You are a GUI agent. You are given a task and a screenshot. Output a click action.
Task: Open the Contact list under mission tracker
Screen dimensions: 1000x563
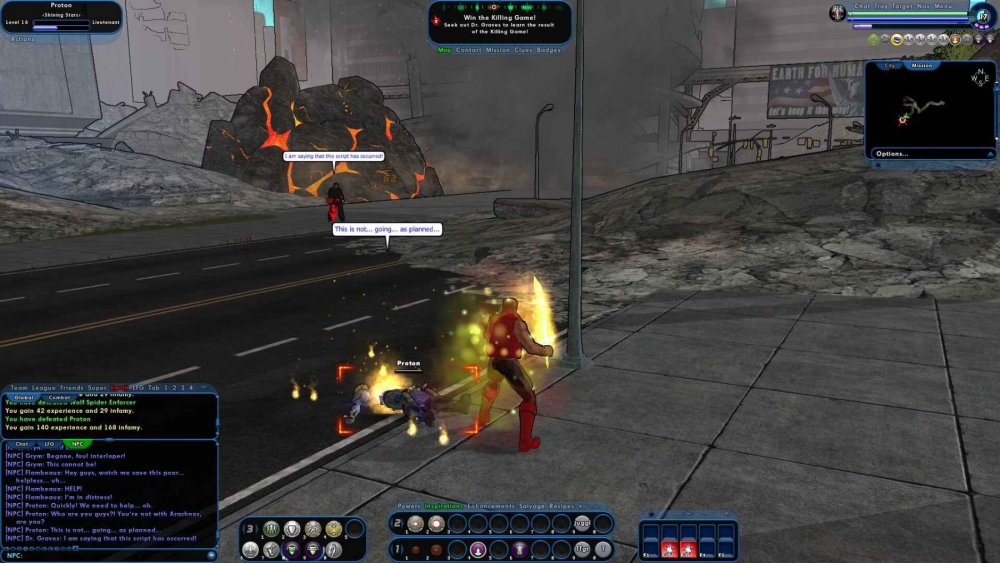469,50
